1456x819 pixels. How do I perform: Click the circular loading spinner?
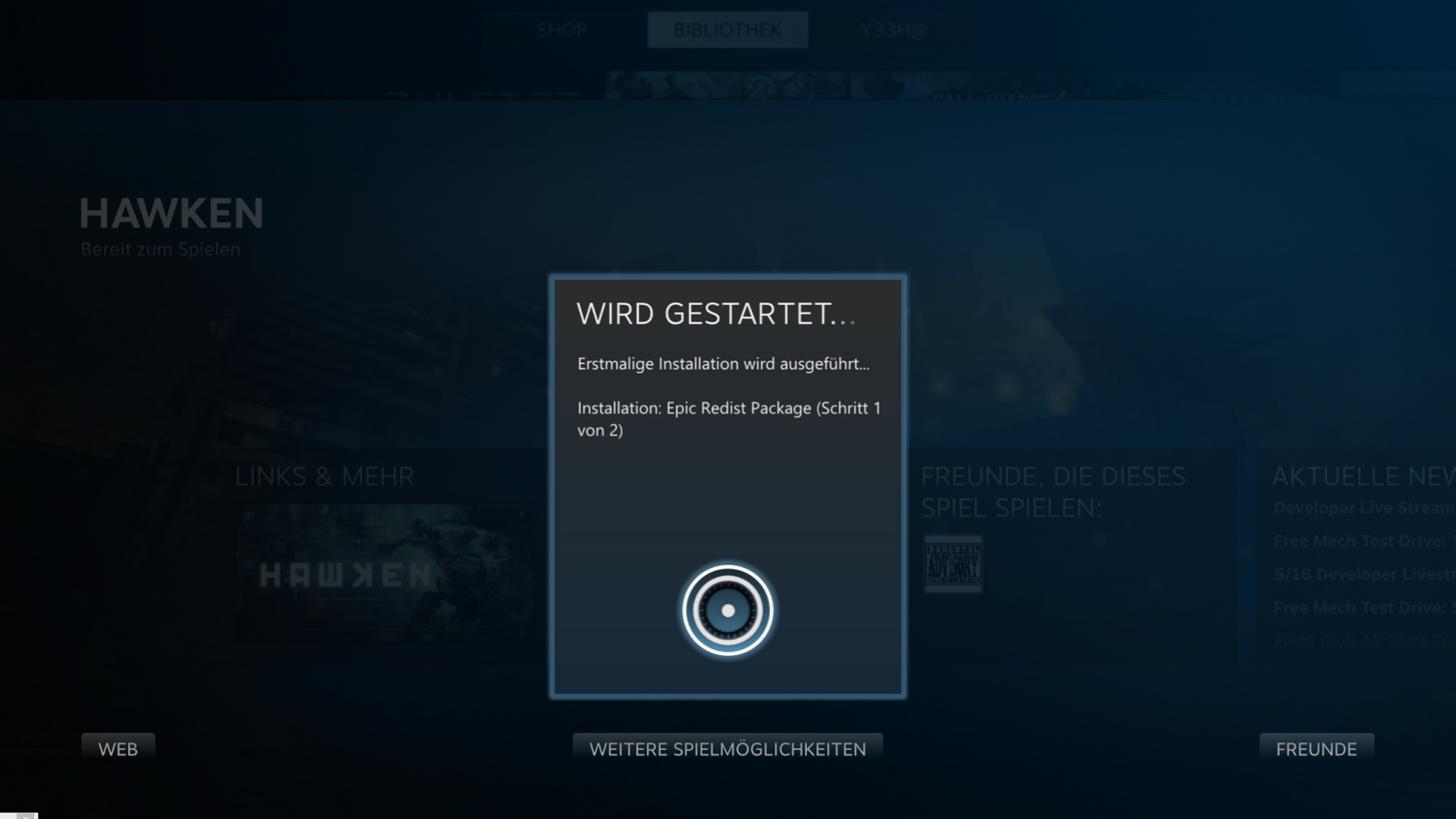[x=727, y=610]
